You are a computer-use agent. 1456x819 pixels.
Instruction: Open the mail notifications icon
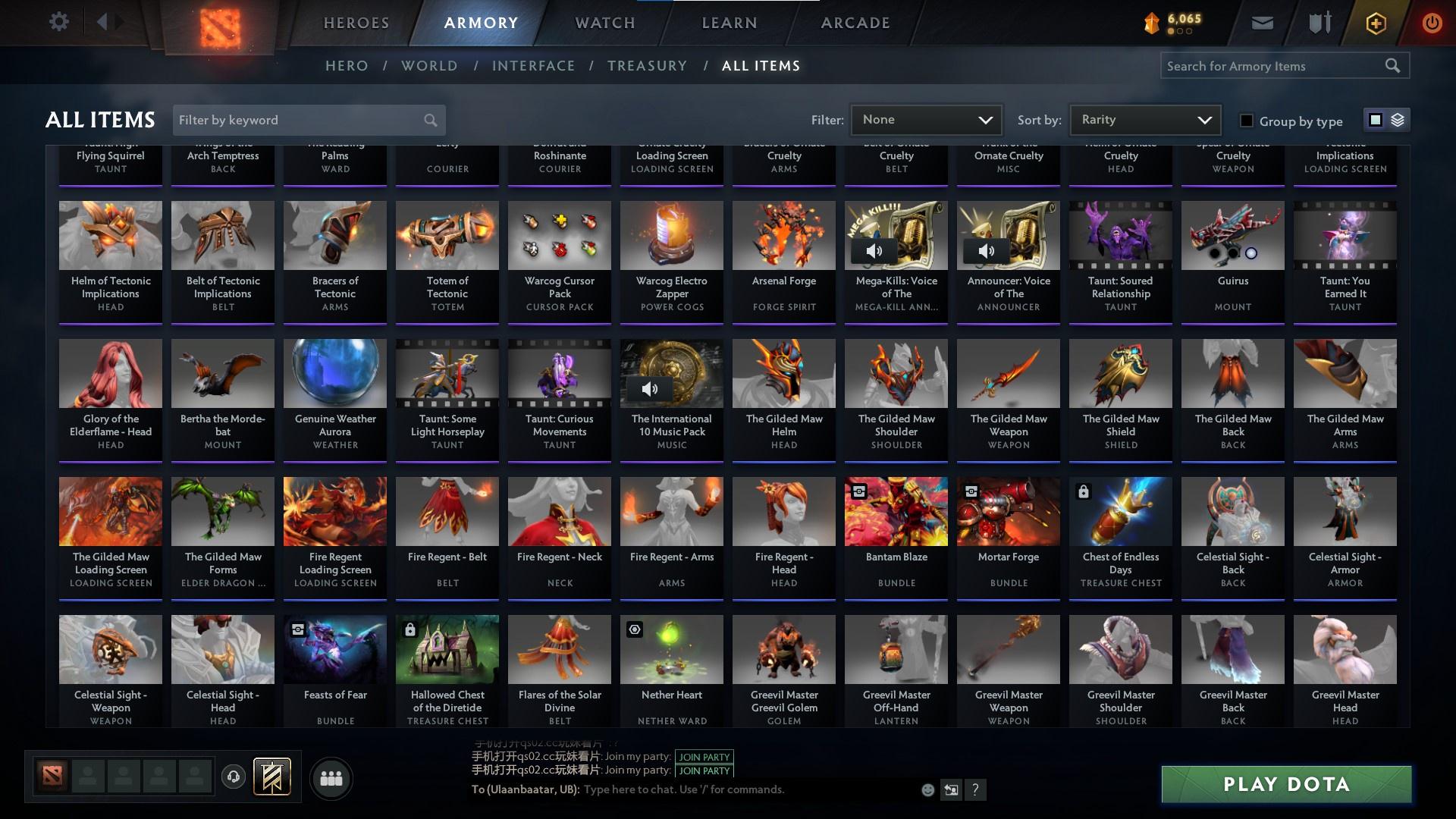[1261, 22]
